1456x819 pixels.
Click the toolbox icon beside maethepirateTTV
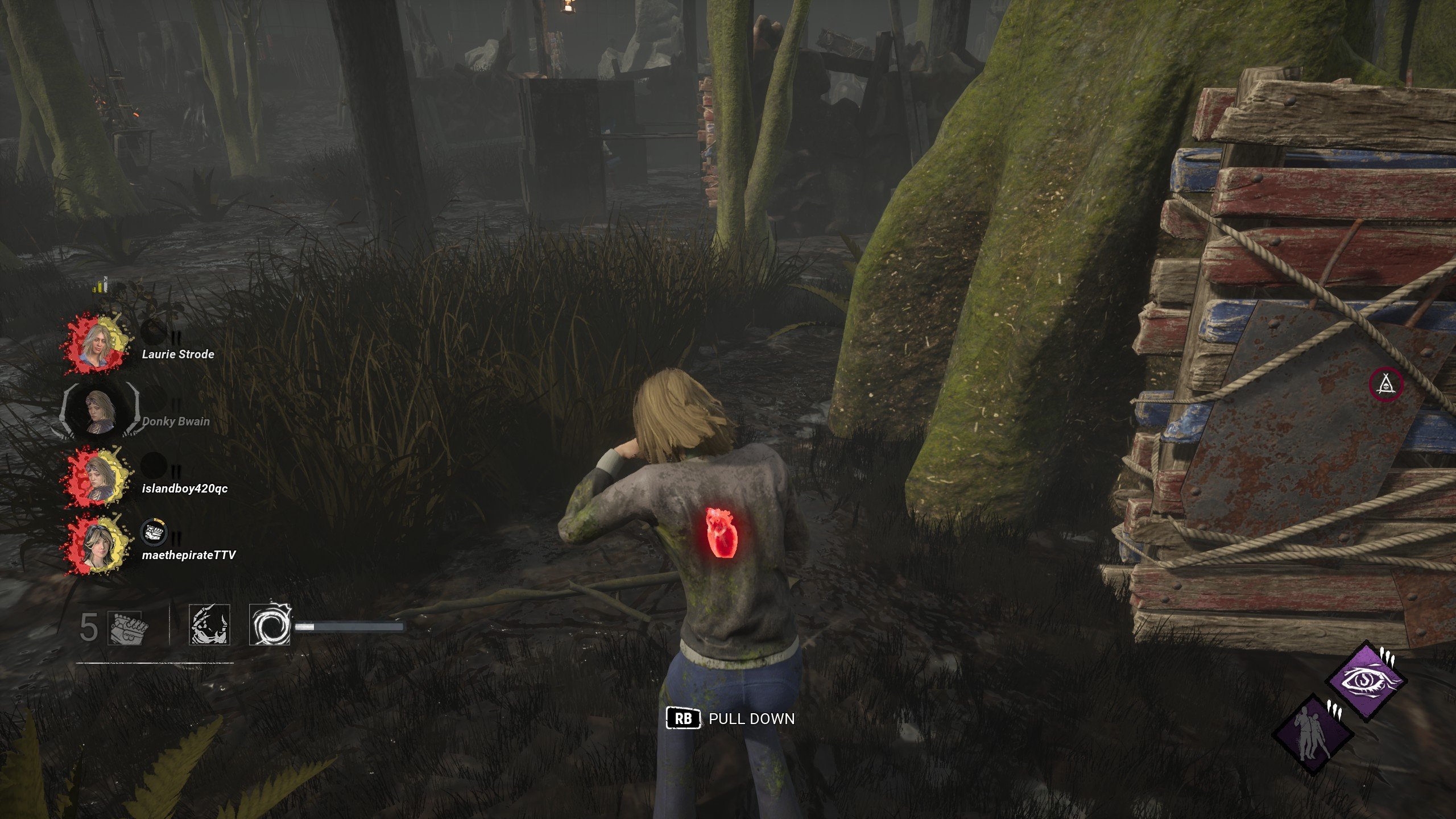154,533
